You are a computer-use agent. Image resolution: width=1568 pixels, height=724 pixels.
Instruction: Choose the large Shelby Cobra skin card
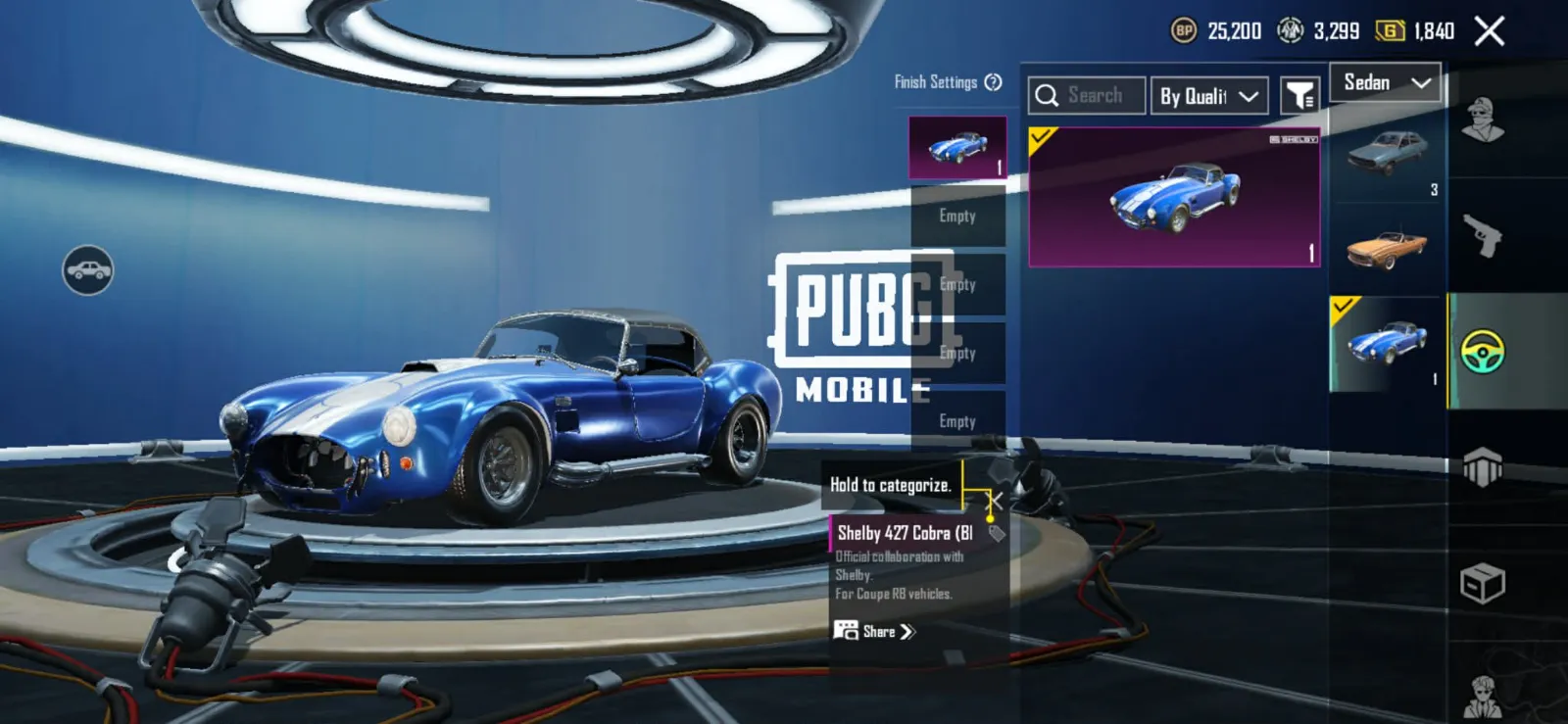point(1174,197)
